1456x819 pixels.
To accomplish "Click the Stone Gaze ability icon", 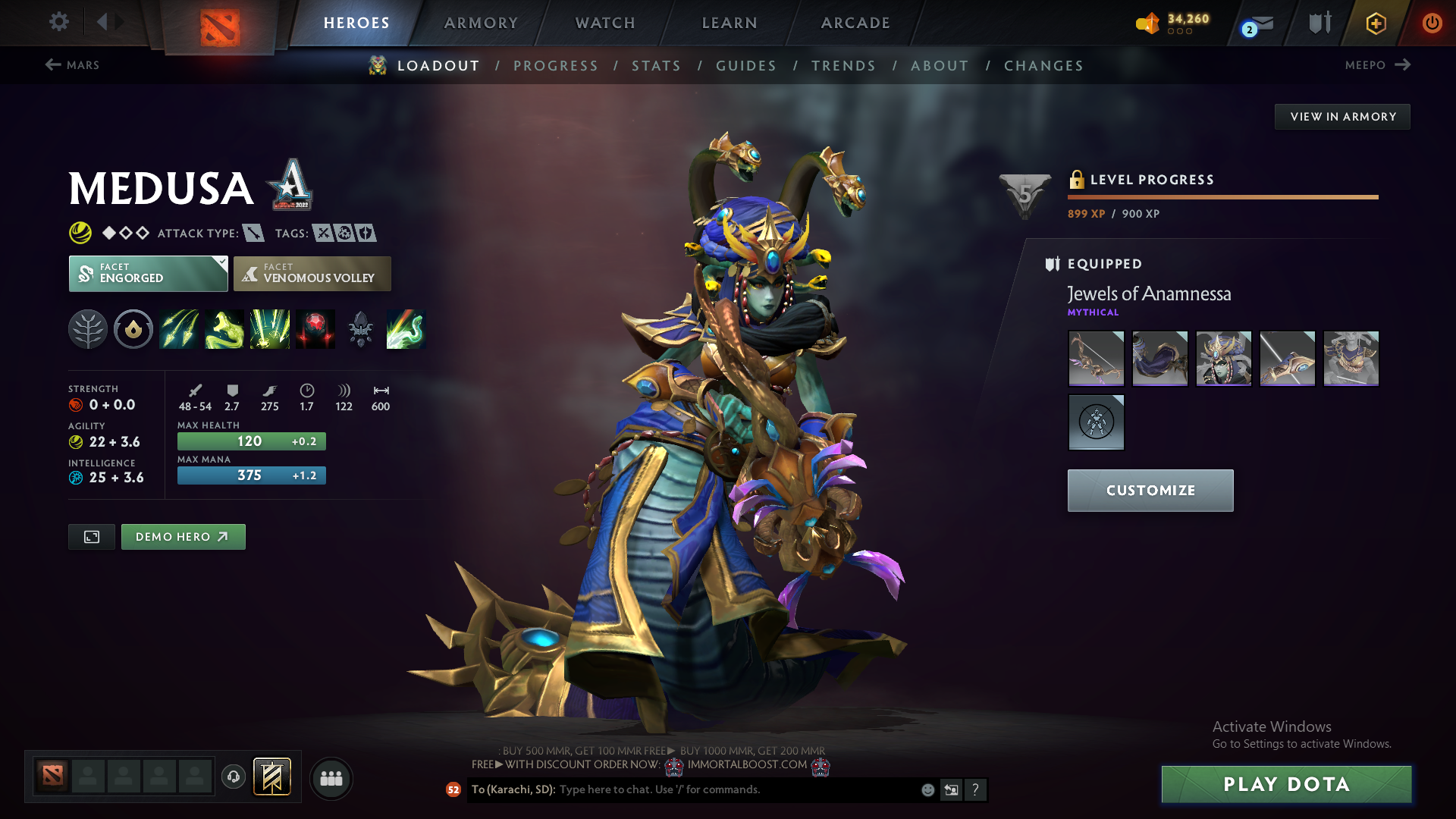I will 315,329.
